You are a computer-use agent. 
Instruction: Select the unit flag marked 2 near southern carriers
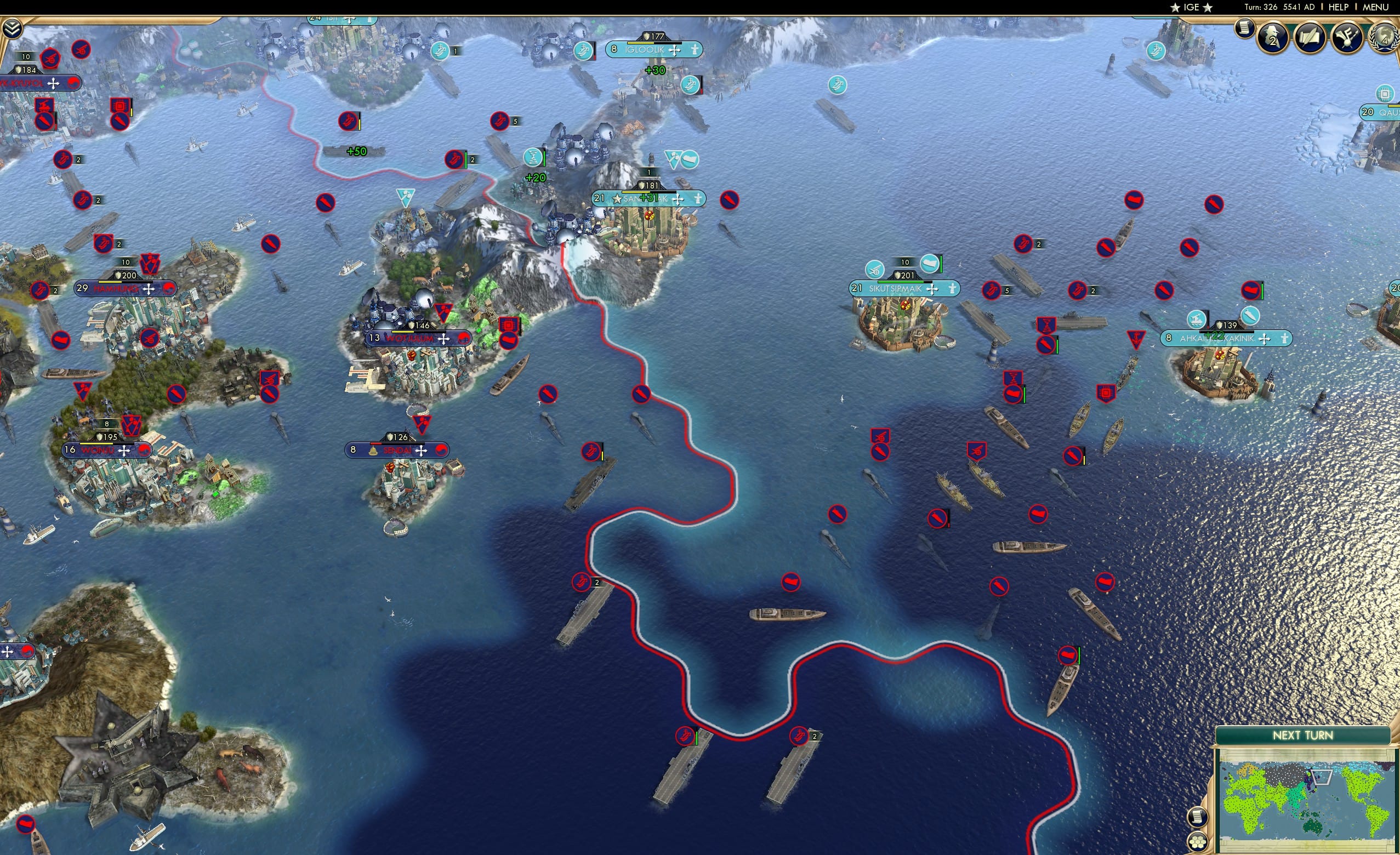pyautogui.click(x=798, y=734)
